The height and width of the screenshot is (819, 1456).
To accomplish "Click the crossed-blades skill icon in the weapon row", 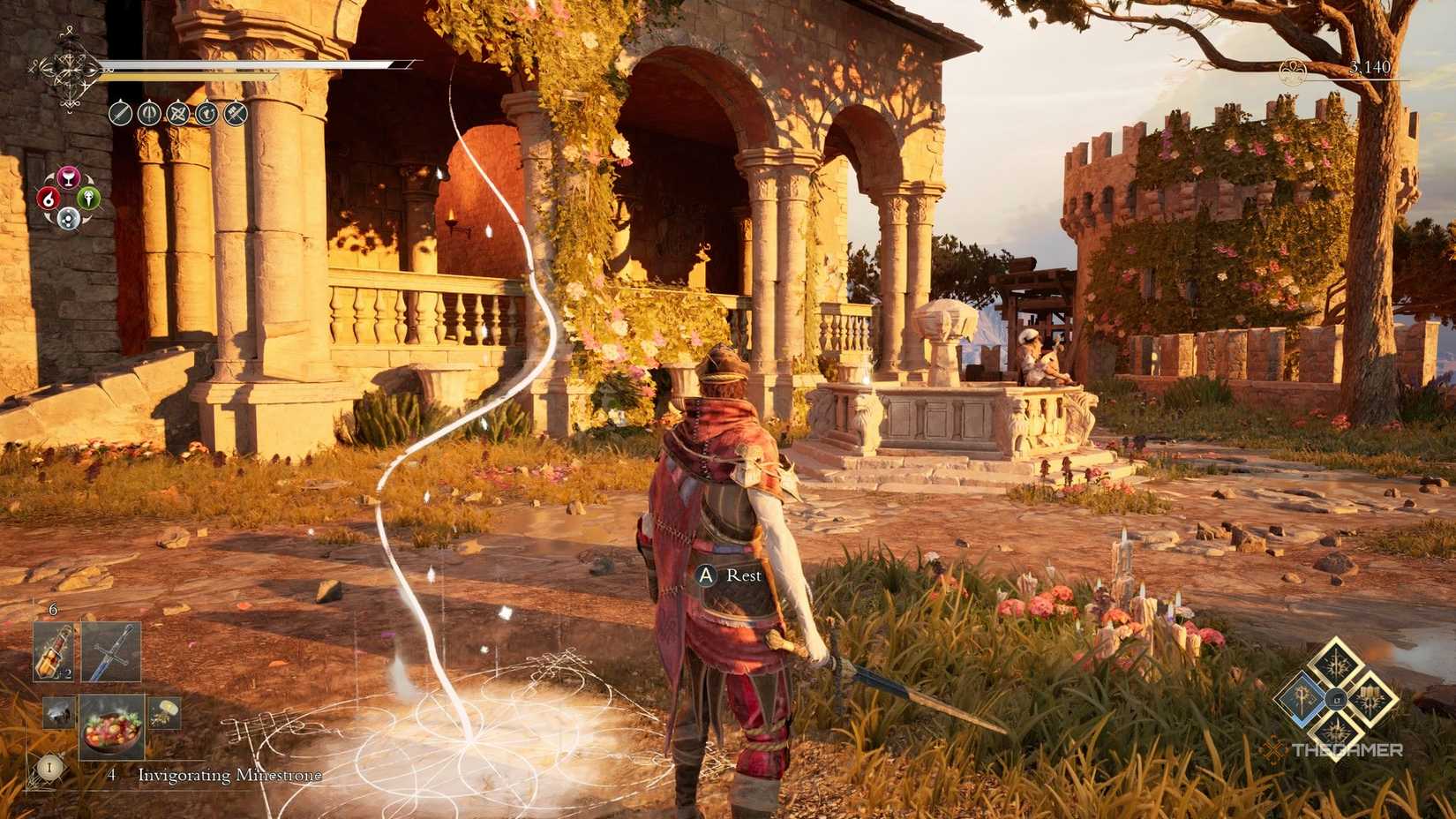I will 178,114.
